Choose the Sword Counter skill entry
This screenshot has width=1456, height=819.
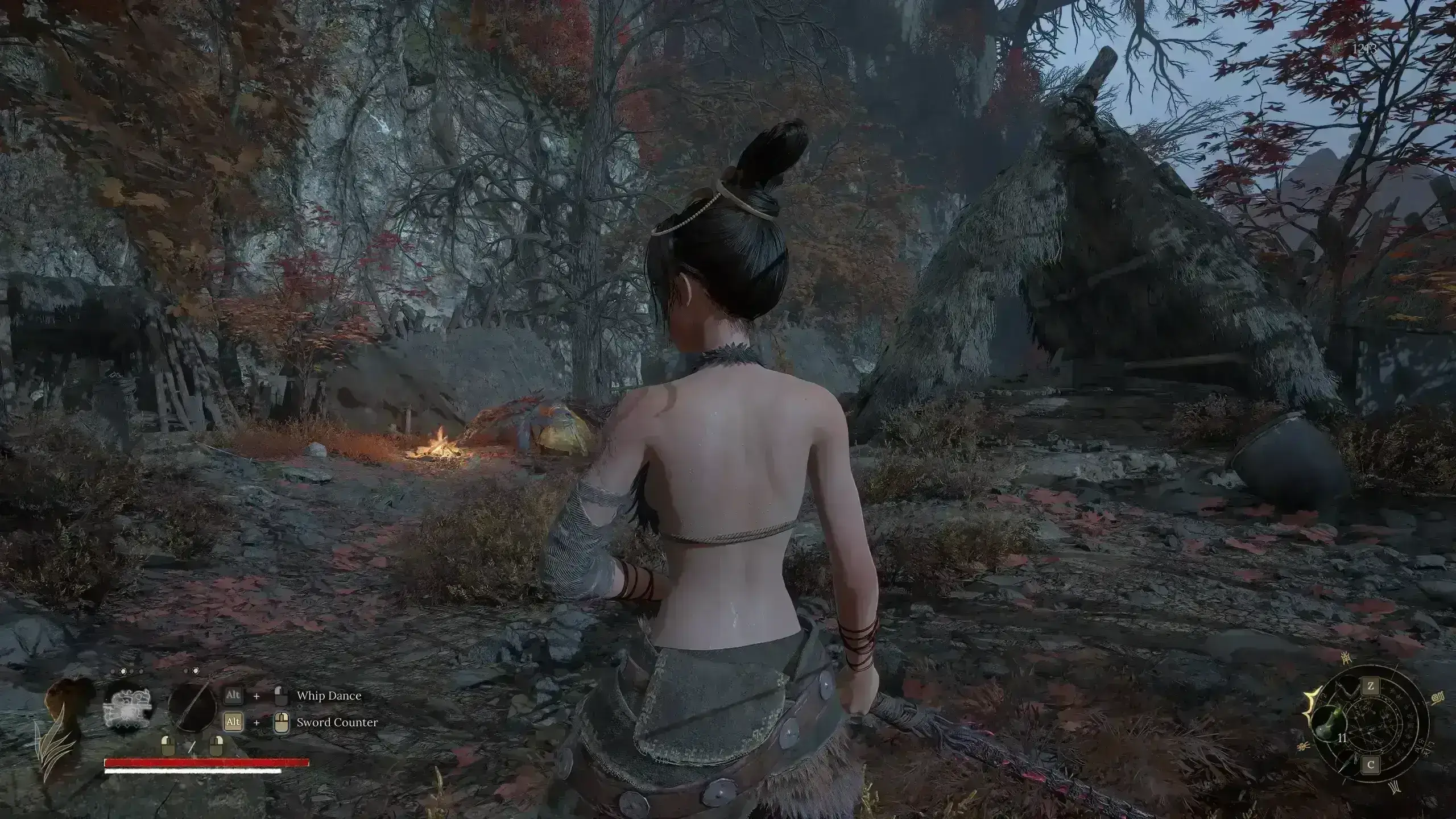(337, 722)
